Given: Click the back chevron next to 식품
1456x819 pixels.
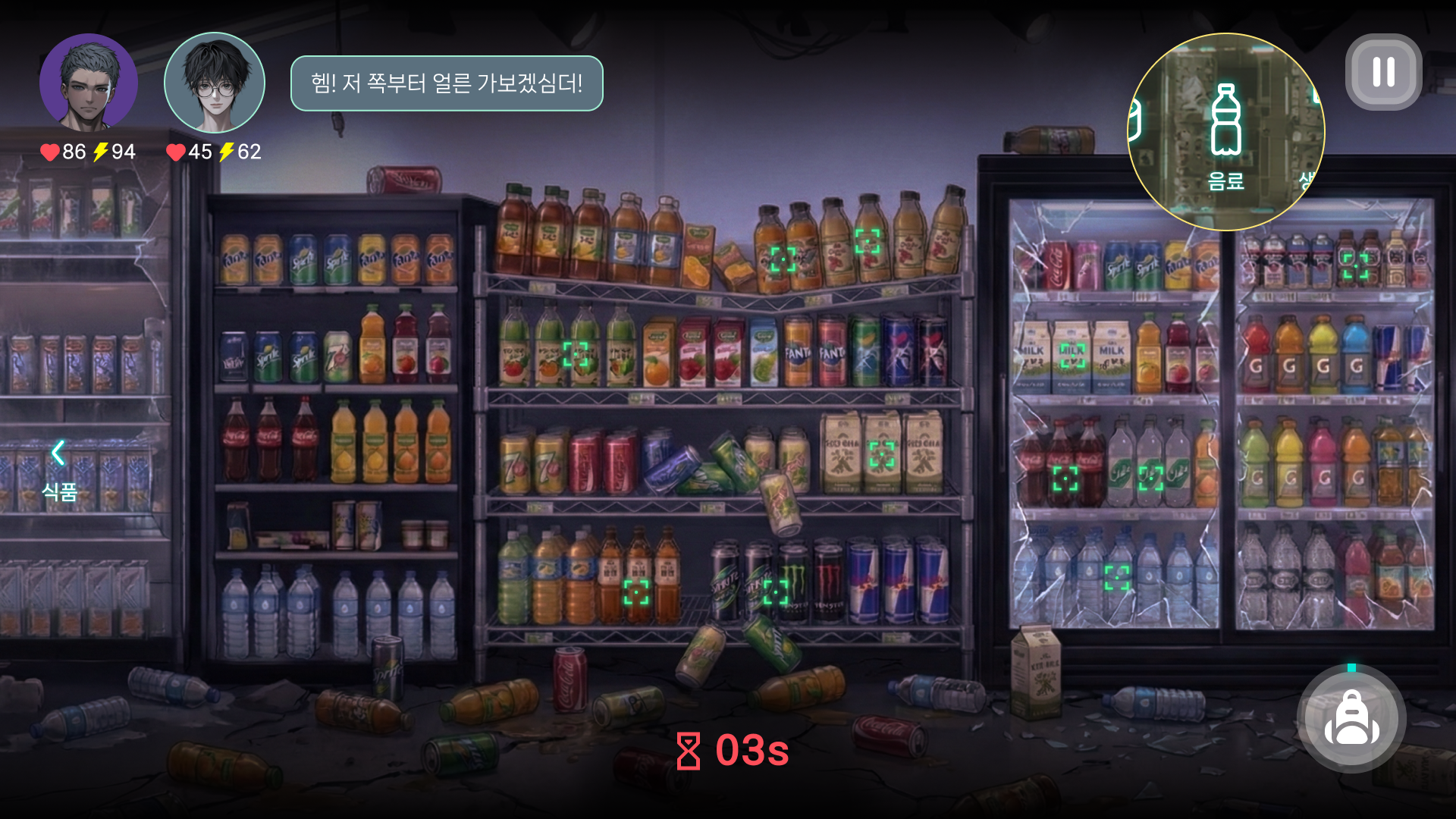Looking at the screenshot, I should (x=57, y=453).
